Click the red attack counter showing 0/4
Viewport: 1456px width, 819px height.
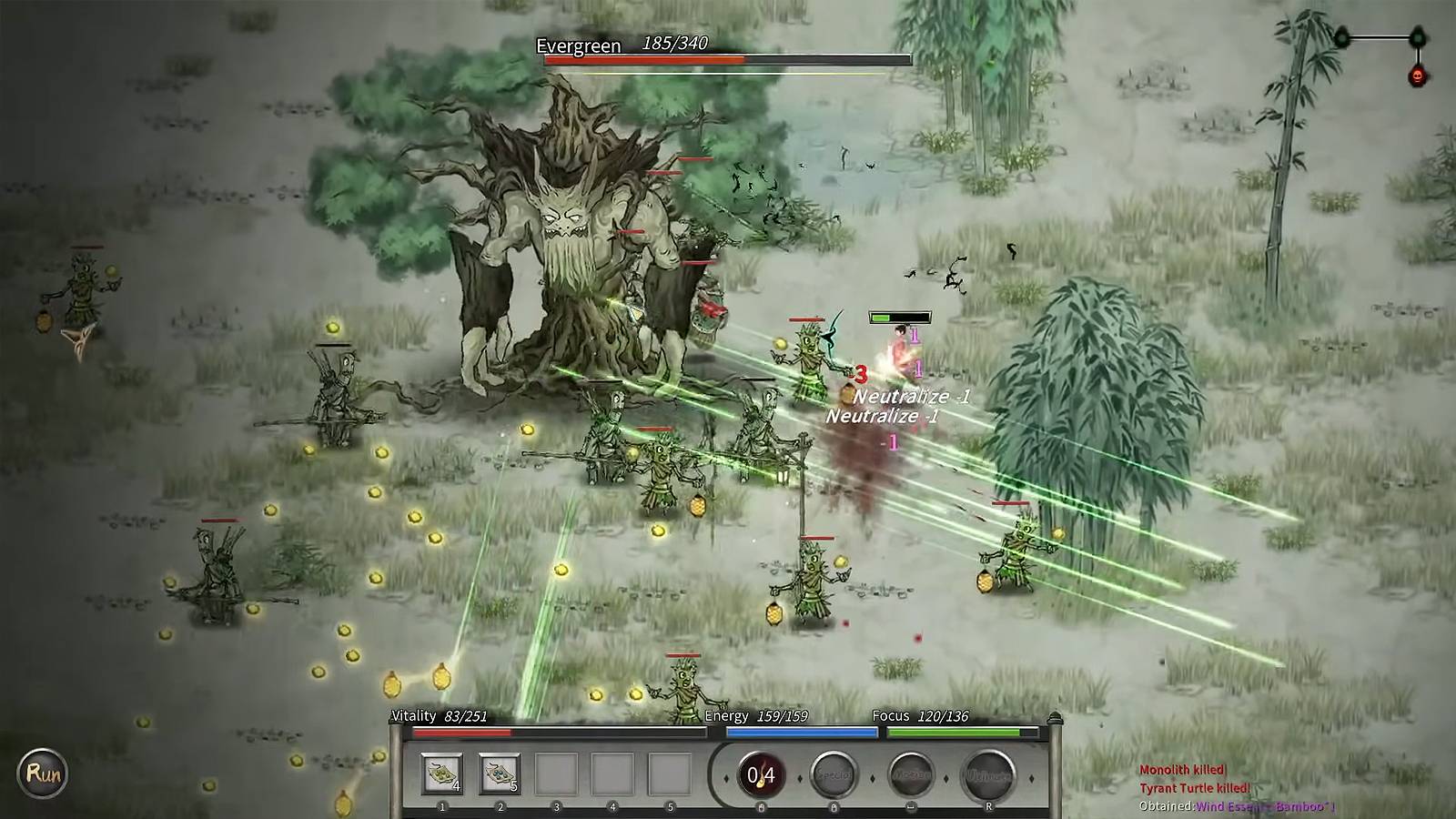click(761, 775)
